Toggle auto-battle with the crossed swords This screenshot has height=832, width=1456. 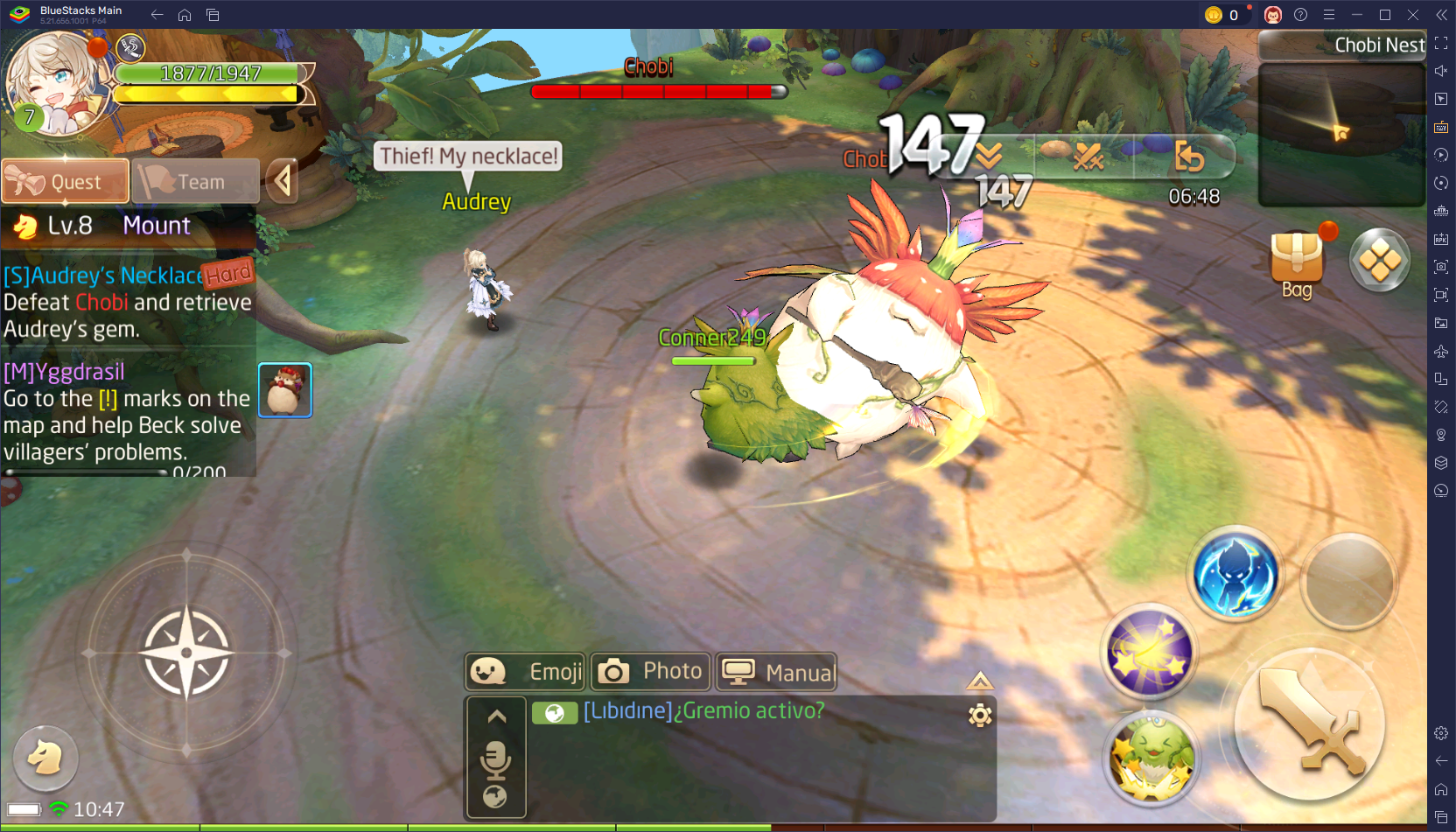(x=1087, y=158)
